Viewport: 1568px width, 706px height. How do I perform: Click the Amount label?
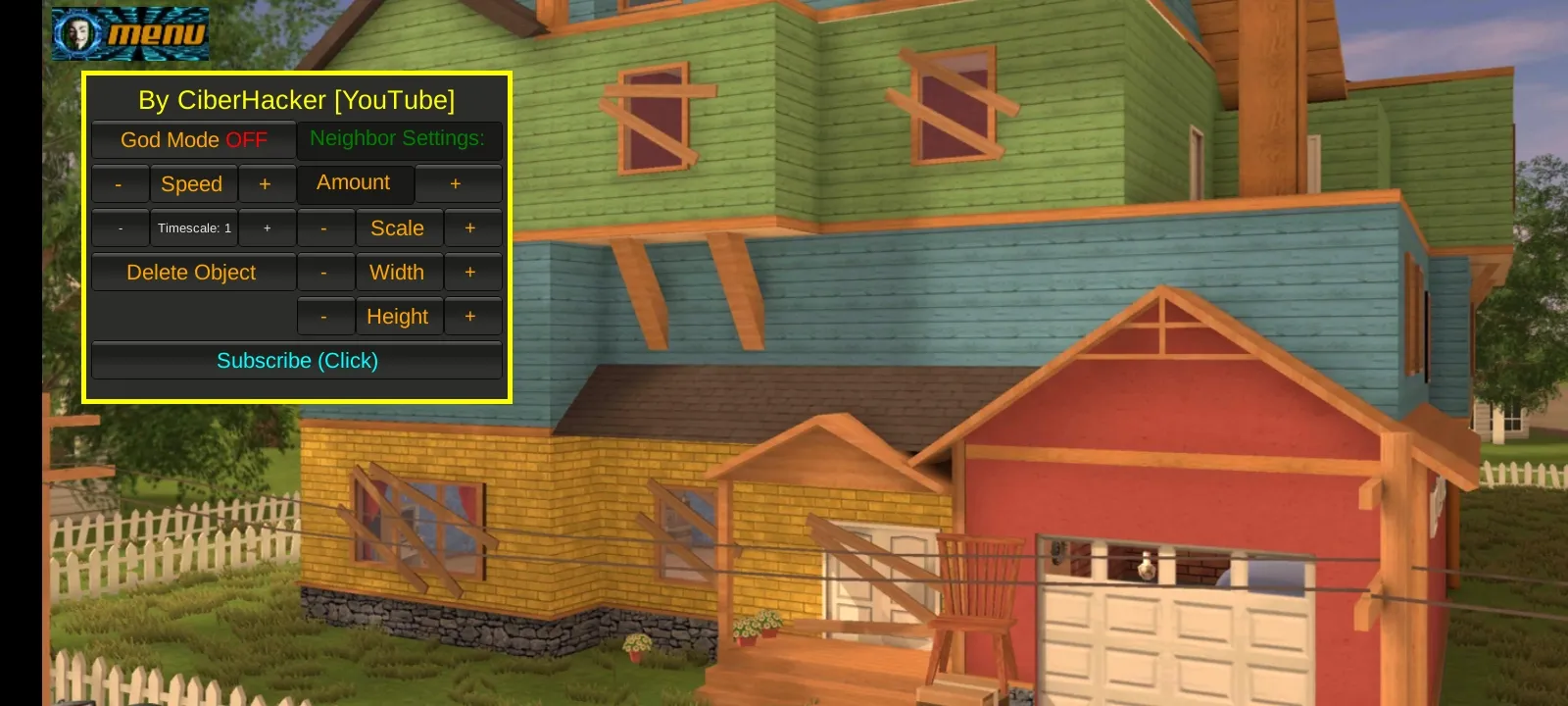(355, 182)
